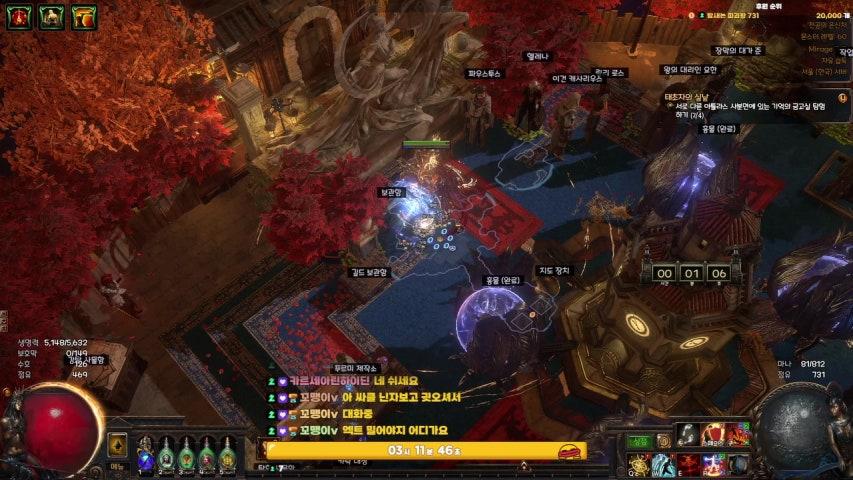
Task: Activate the cyan claw skill on W
Action: (x=663, y=464)
